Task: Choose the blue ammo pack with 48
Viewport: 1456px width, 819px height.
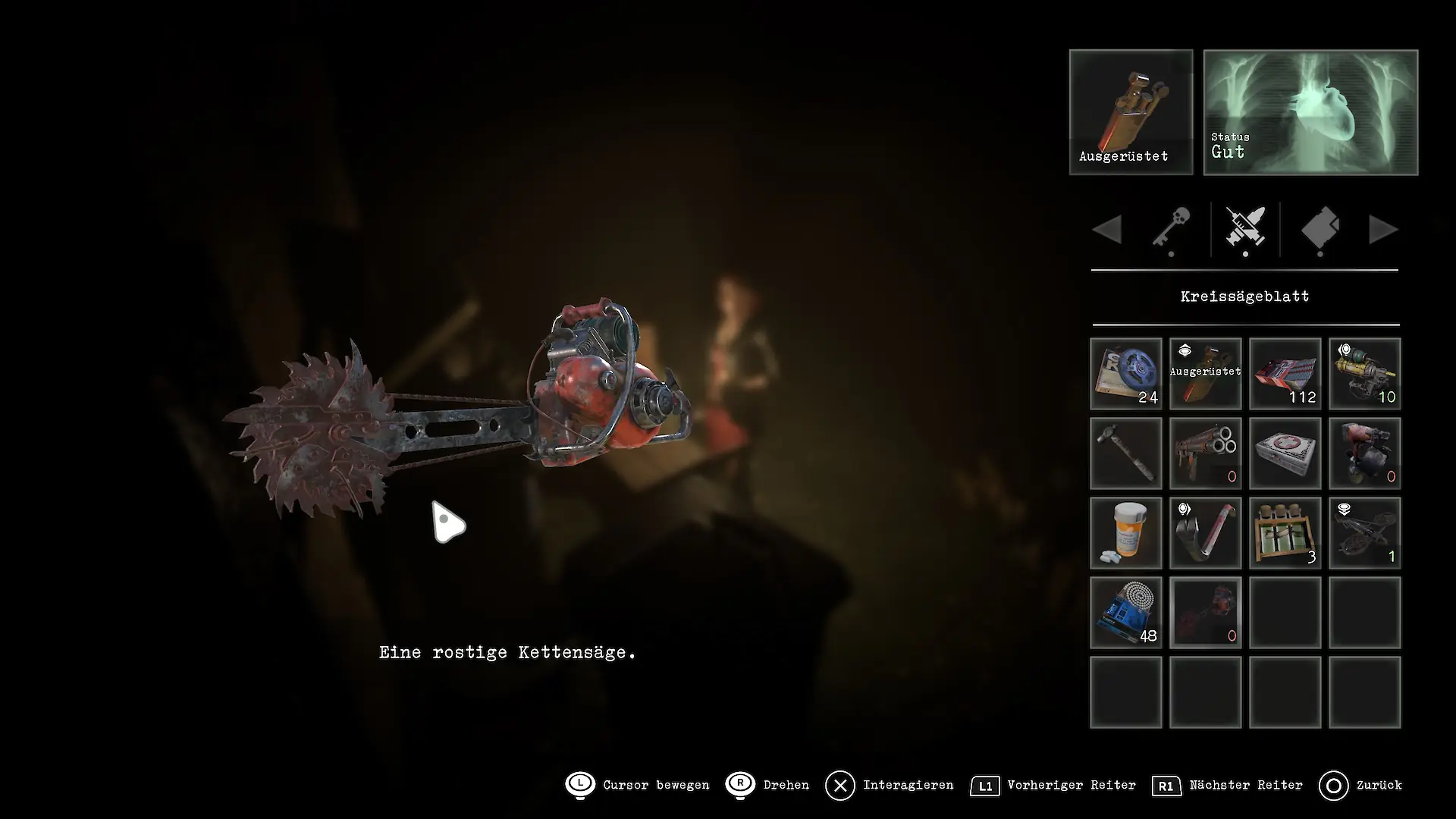Action: click(x=1126, y=613)
